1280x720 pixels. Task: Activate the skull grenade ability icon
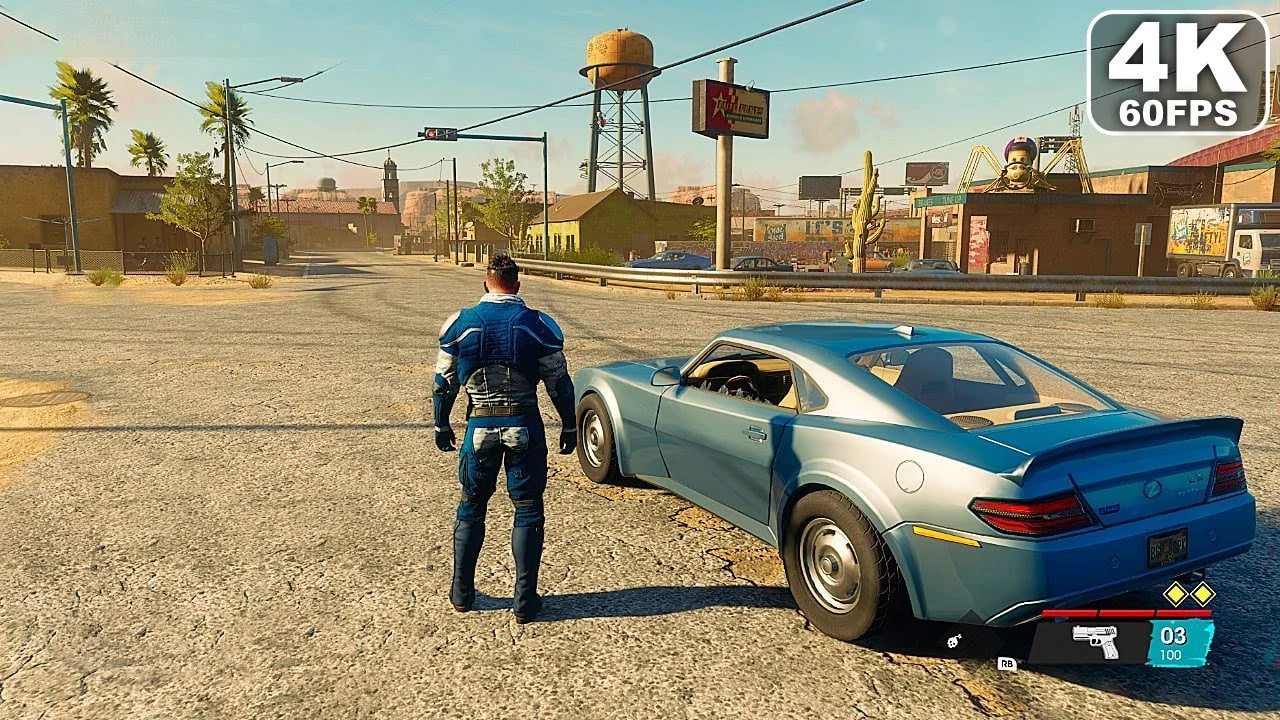(955, 641)
